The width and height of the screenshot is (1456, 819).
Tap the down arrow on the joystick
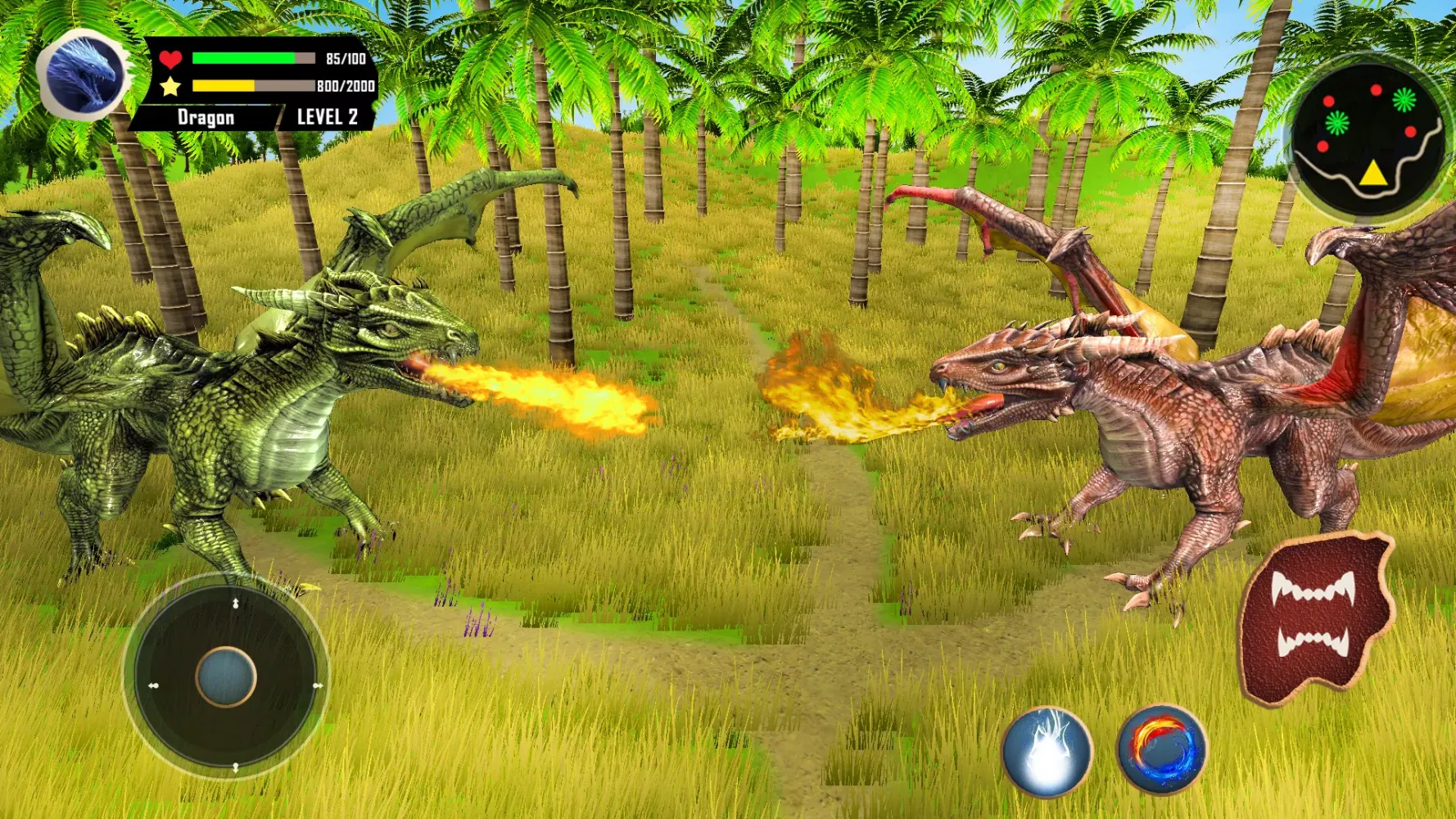(236, 767)
